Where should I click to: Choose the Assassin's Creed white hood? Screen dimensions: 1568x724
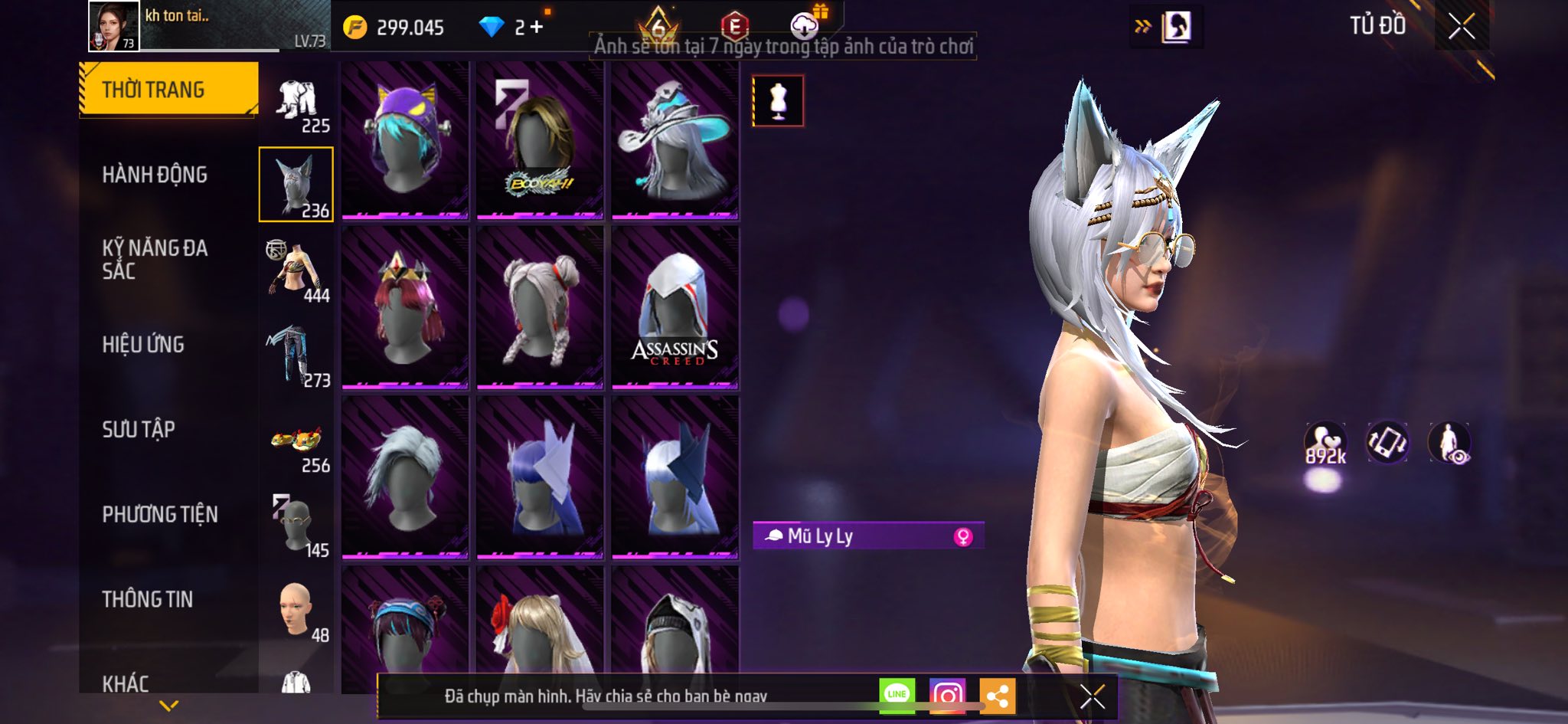675,308
